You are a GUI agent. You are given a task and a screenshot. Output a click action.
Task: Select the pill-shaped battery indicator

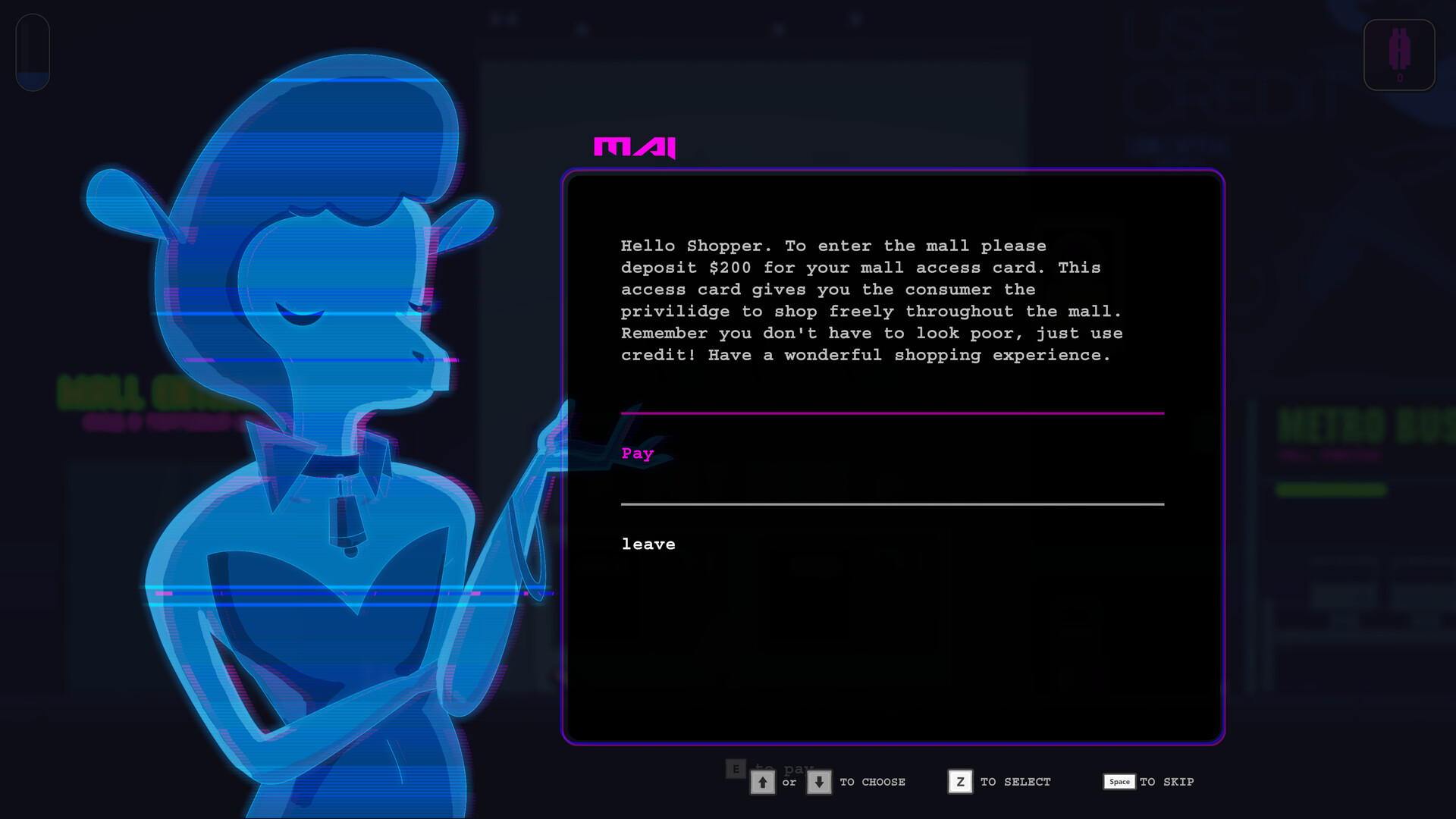click(32, 52)
